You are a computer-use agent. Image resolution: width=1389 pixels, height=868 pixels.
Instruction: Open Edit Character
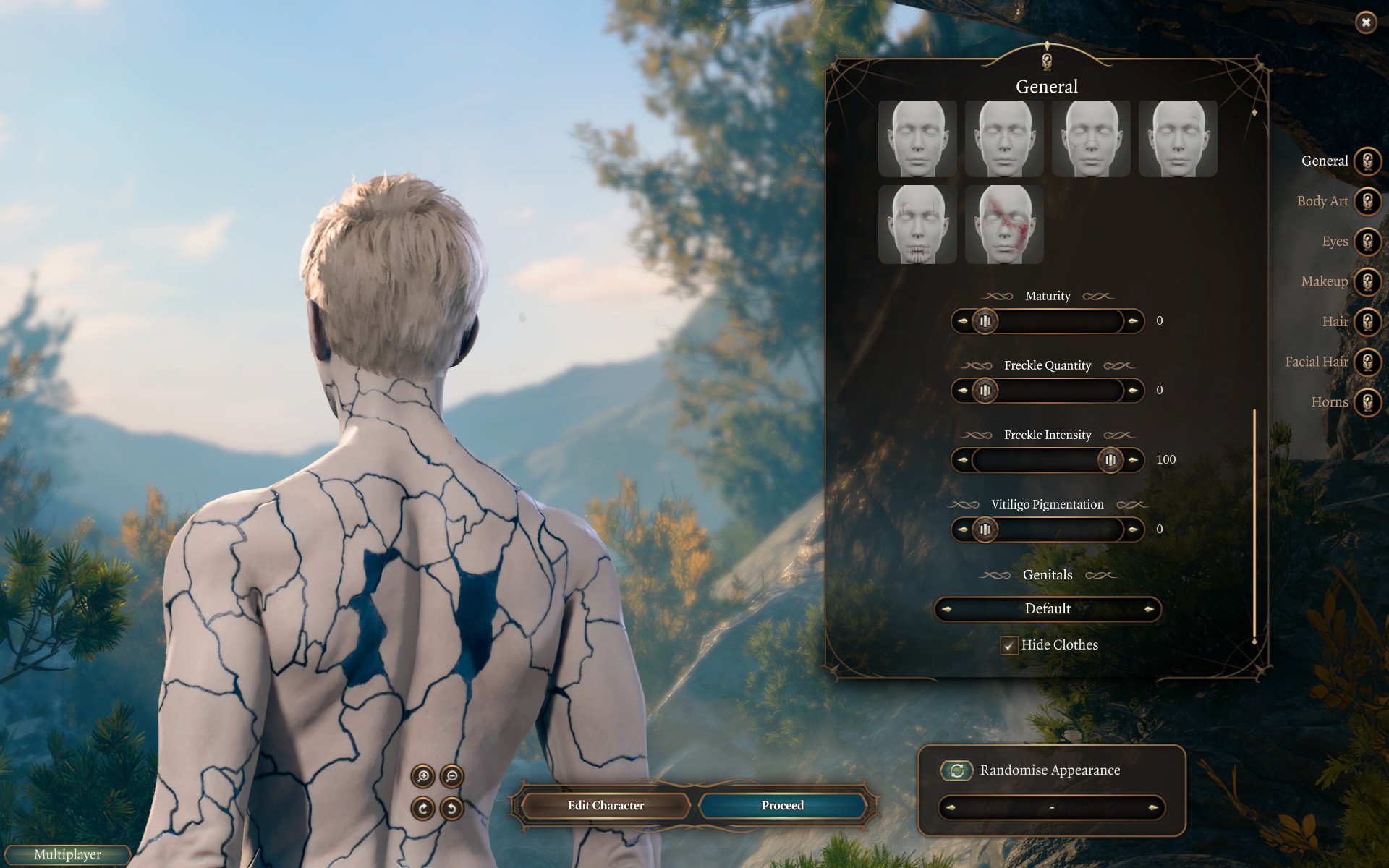tap(606, 806)
